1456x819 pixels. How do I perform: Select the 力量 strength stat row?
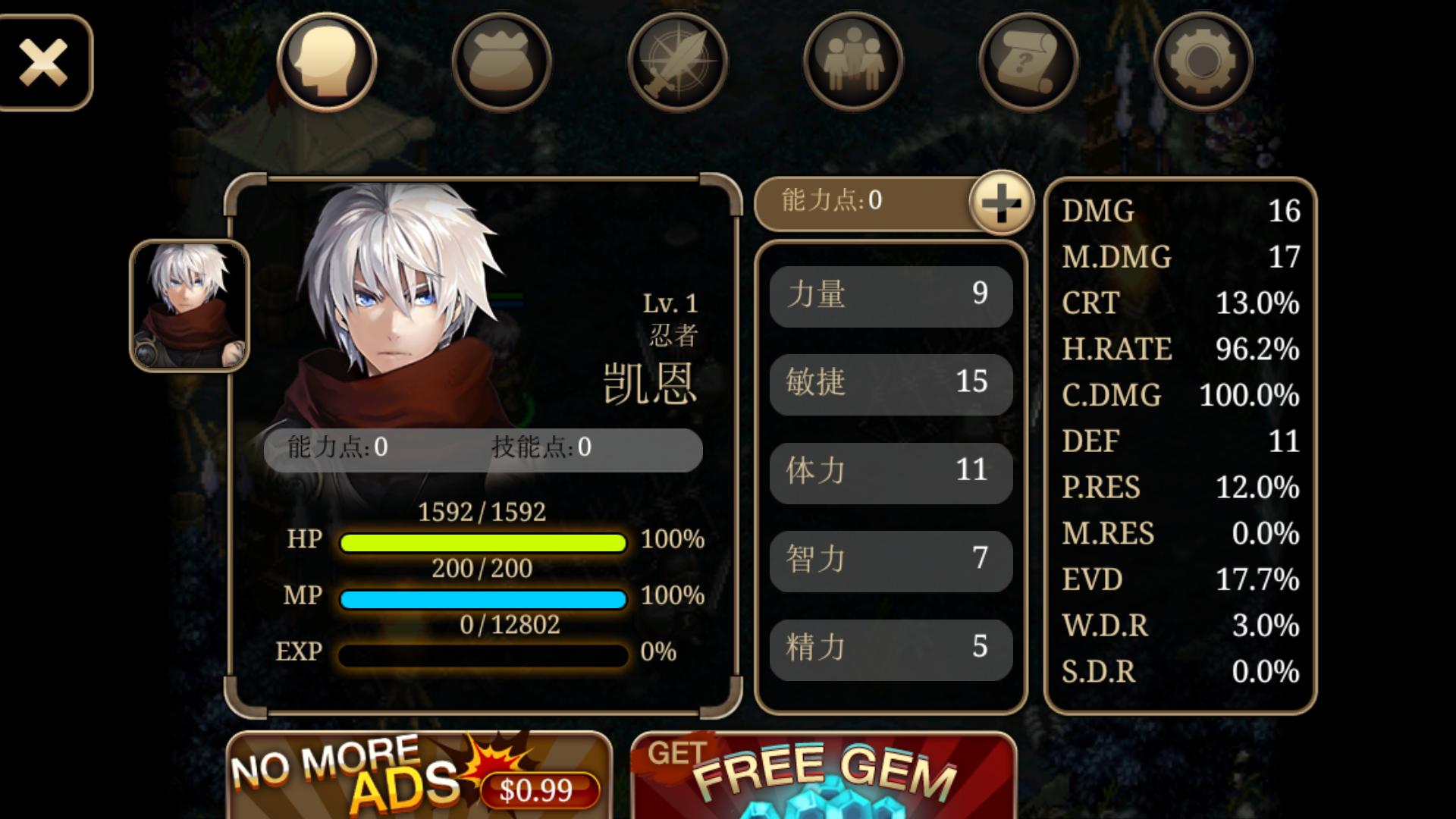coord(891,296)
